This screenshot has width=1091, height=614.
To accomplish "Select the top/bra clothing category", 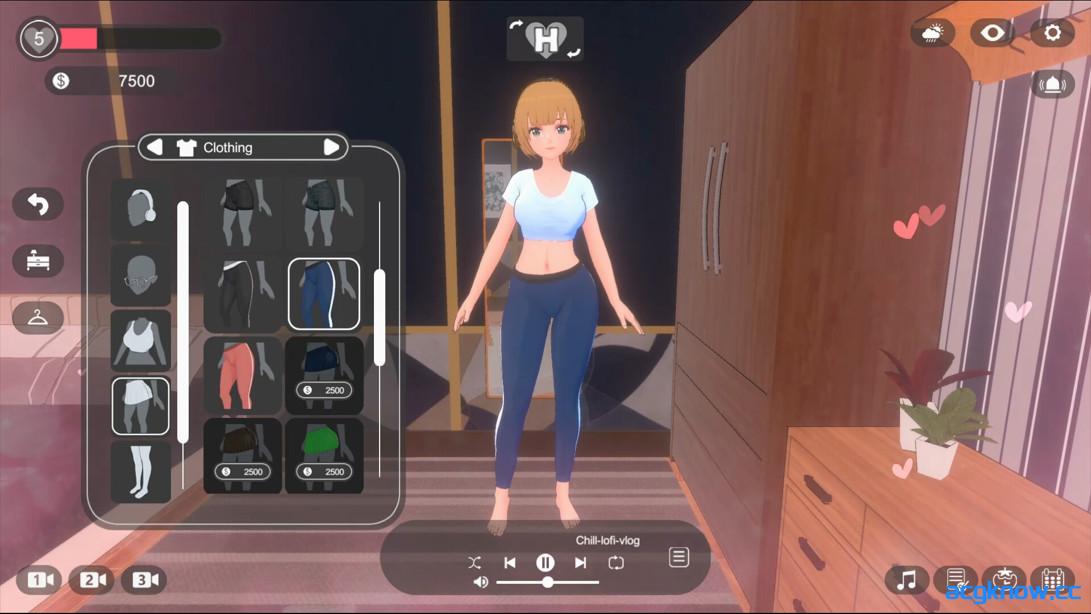I will (x=140, y=341).
